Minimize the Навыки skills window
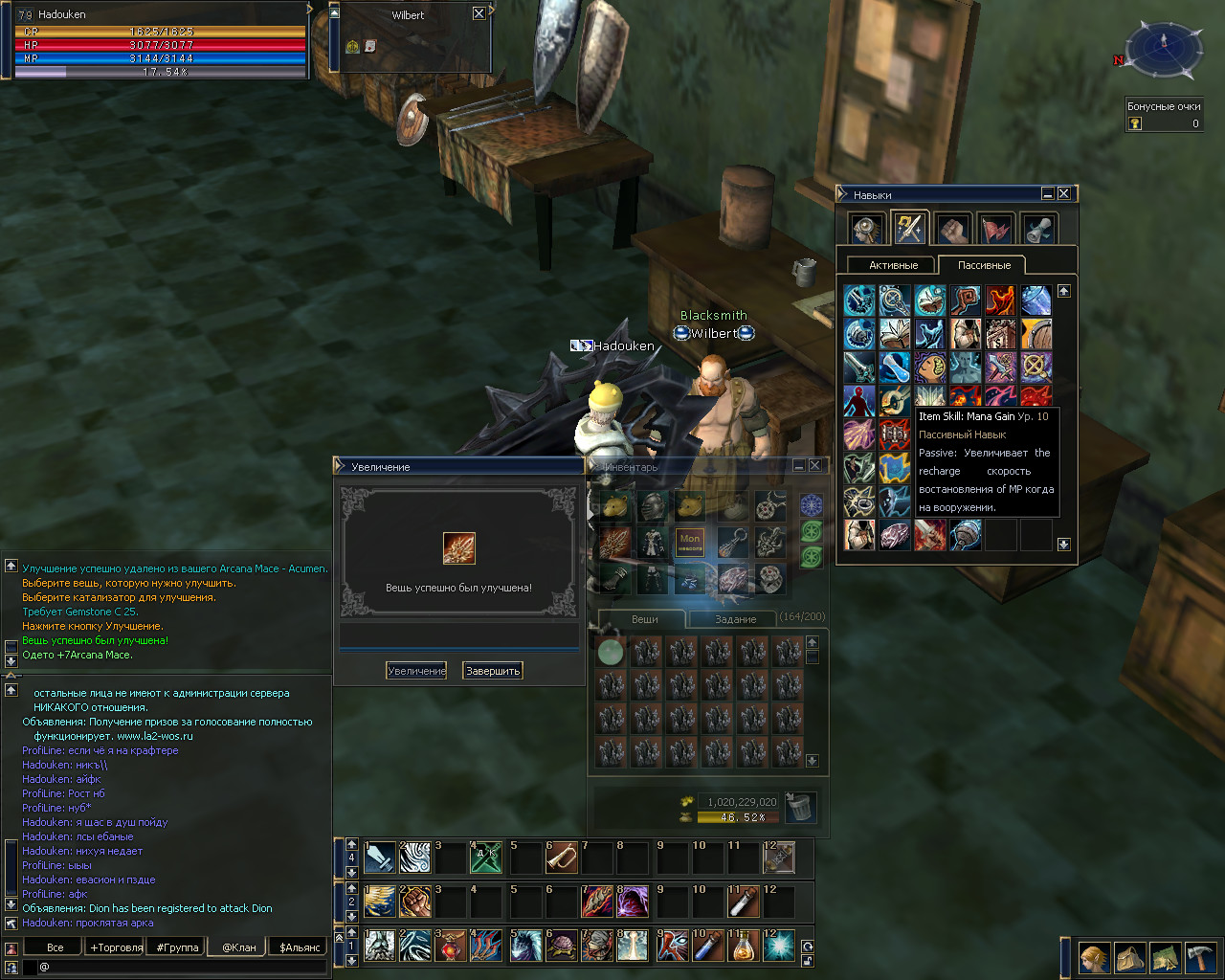 pyautogui.click(x=1047, y=194)
